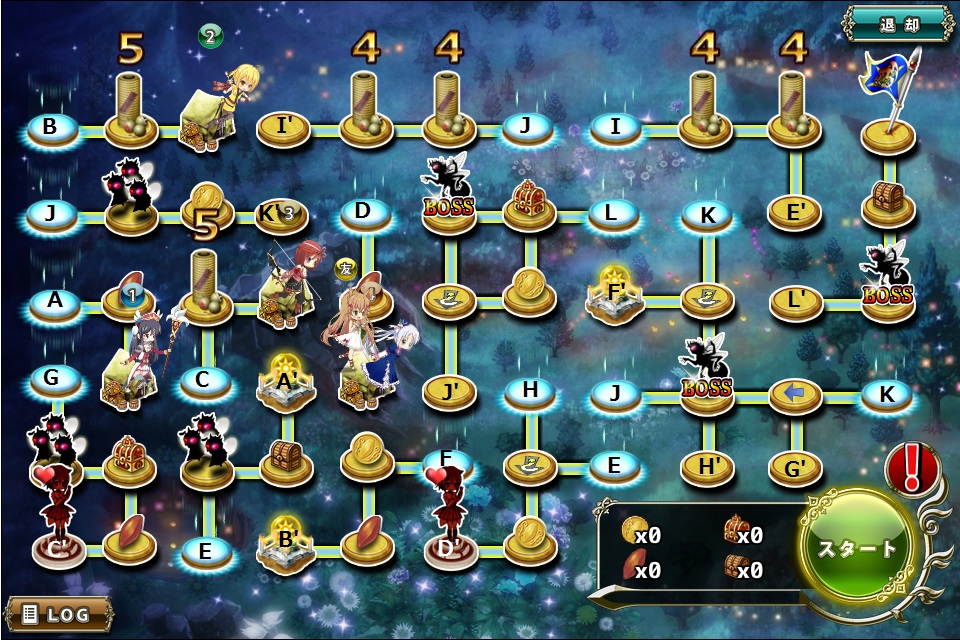Hit the green スタート start button
960x640 pixels.
coord(857,548)
